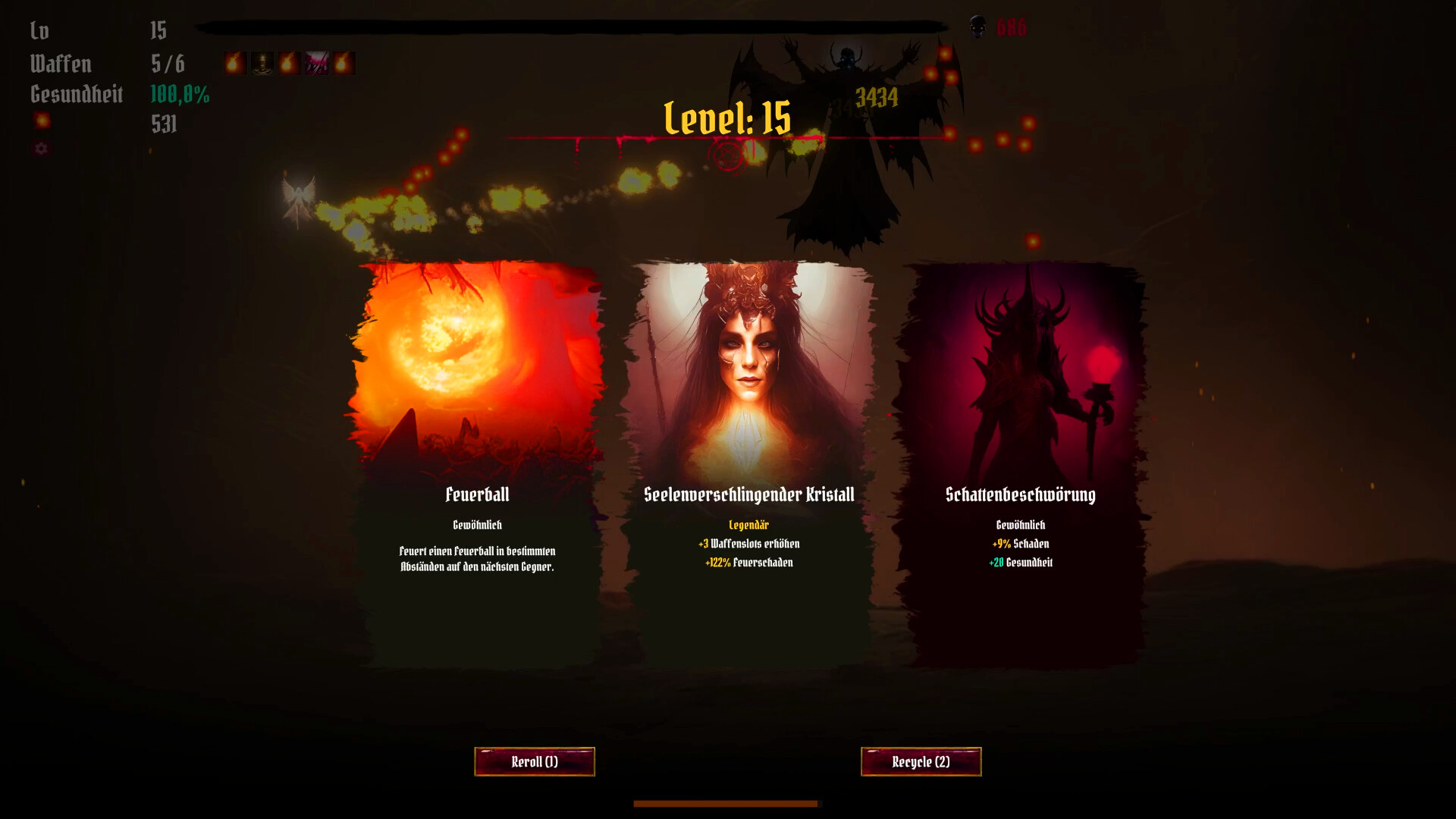Select the third flame weapon slot icon
1456x819 pixels.
coord(289,64)
